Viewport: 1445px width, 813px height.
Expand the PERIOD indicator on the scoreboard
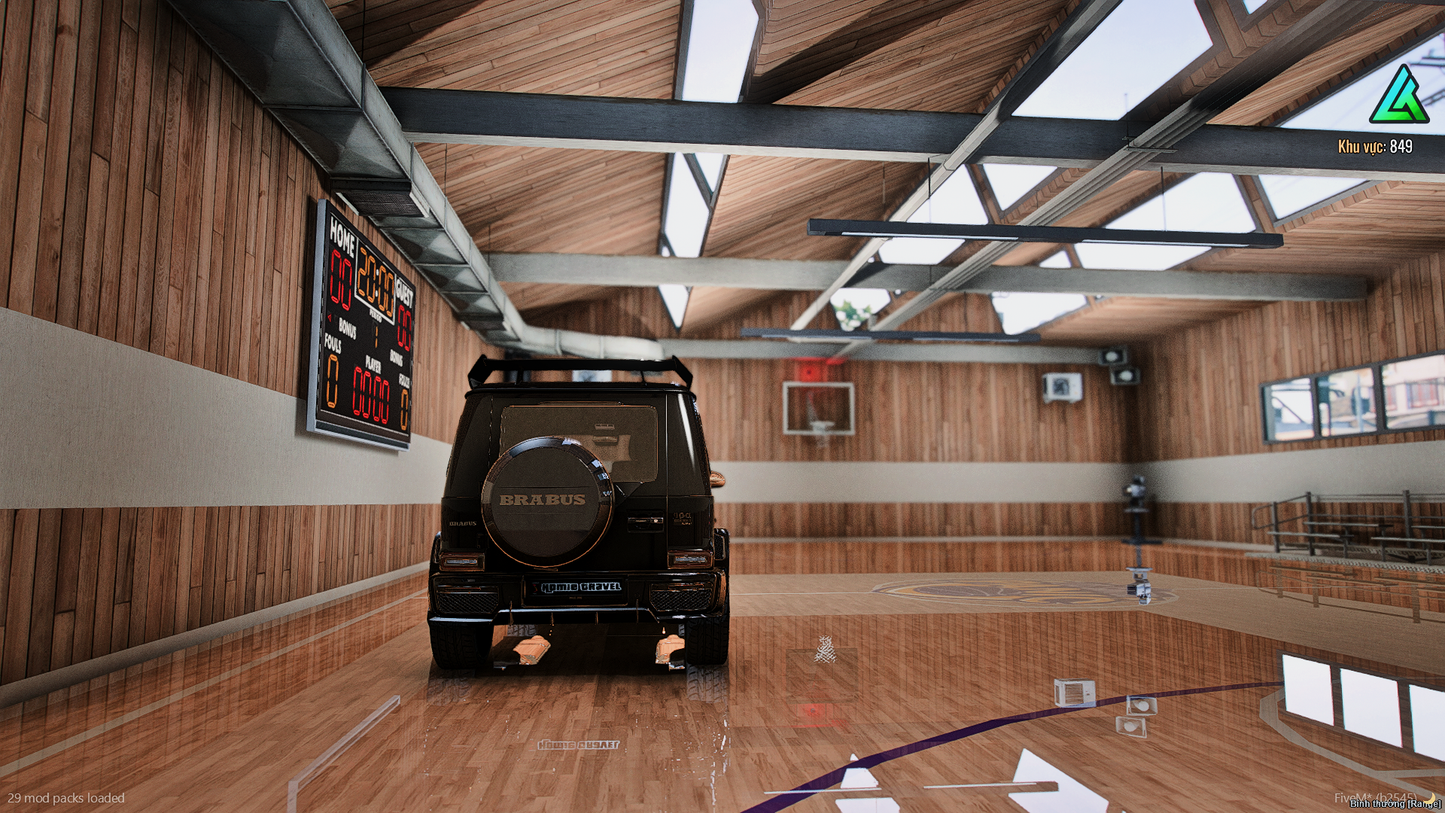click(x=376, y=318)
